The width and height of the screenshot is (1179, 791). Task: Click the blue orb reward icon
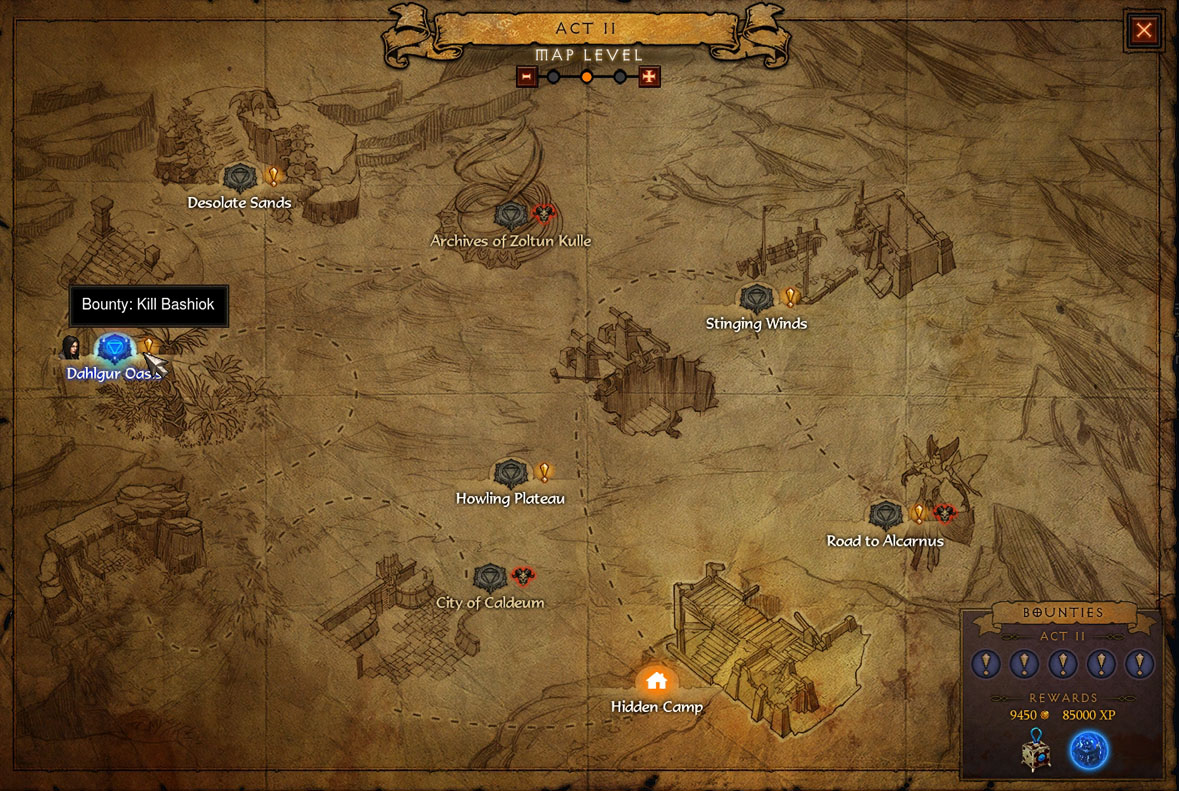[x=1089, y=751]
